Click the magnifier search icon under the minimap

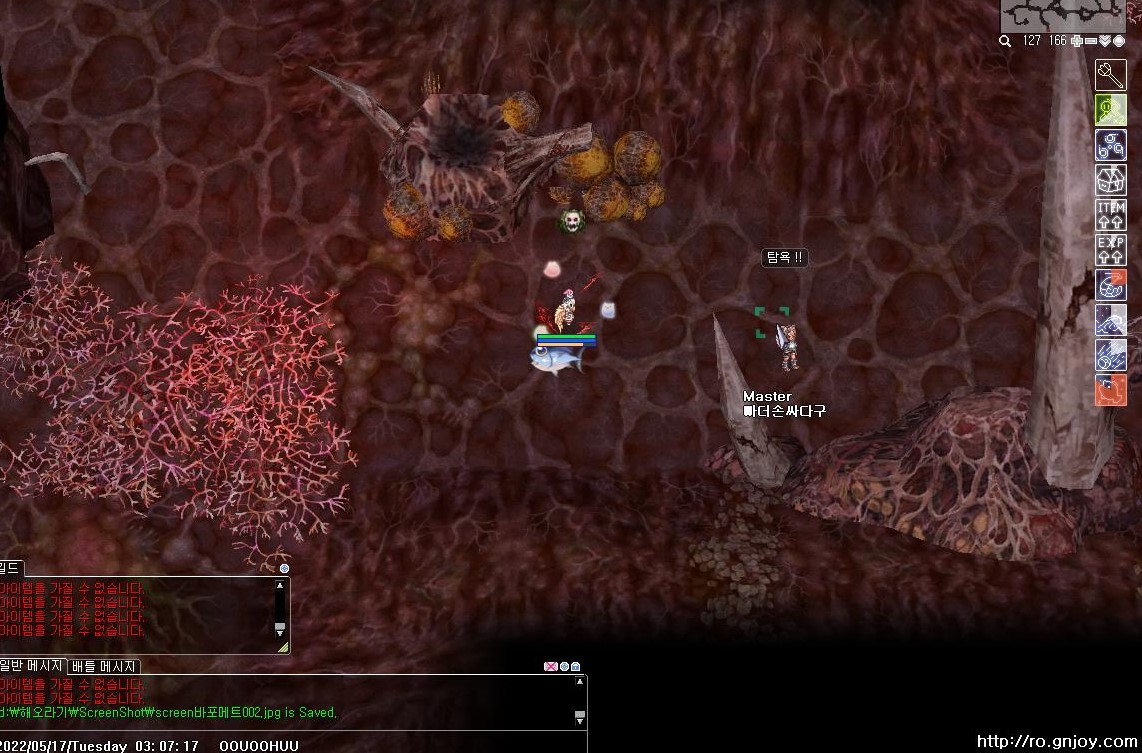tap(1005, 41)
